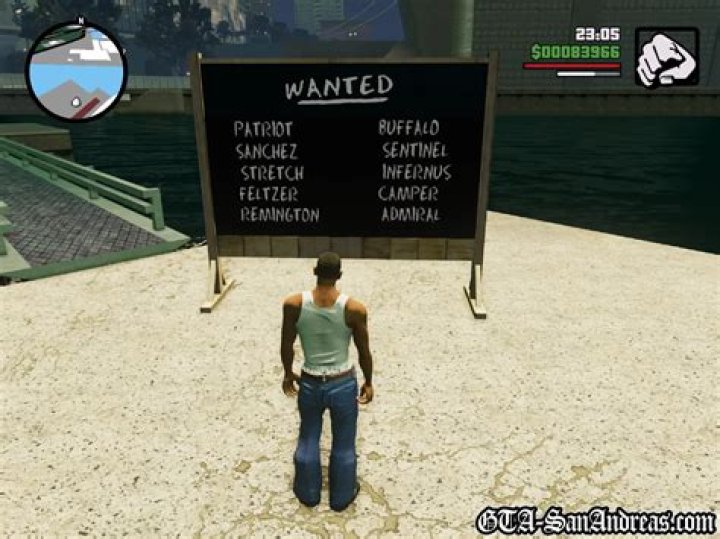The height and width of the screenshot is (539, 720).
Task: Open the GTA-SanAndreas.com watermark link
Action: pos(596,520)
